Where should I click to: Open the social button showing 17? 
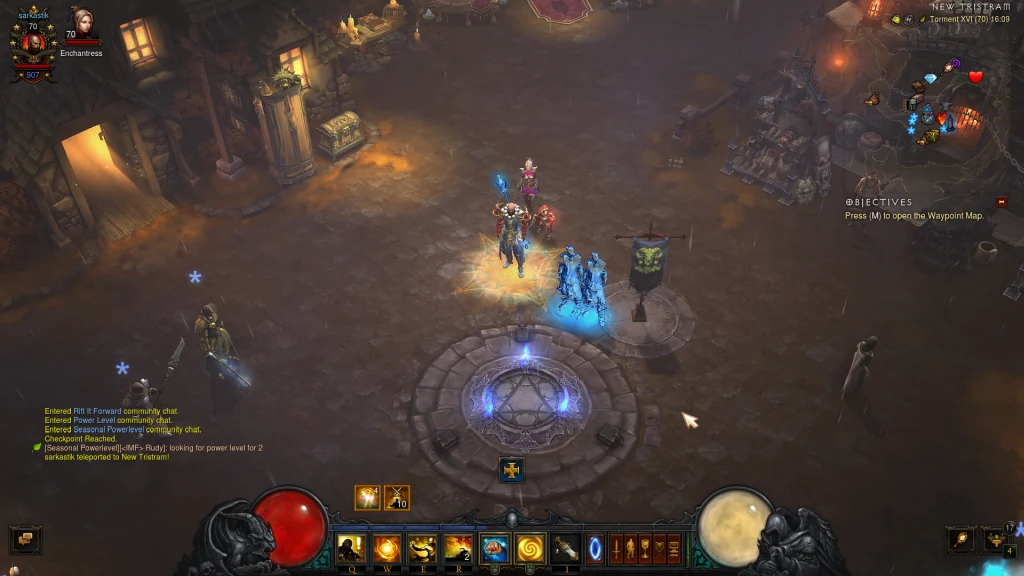coord(996,540)
